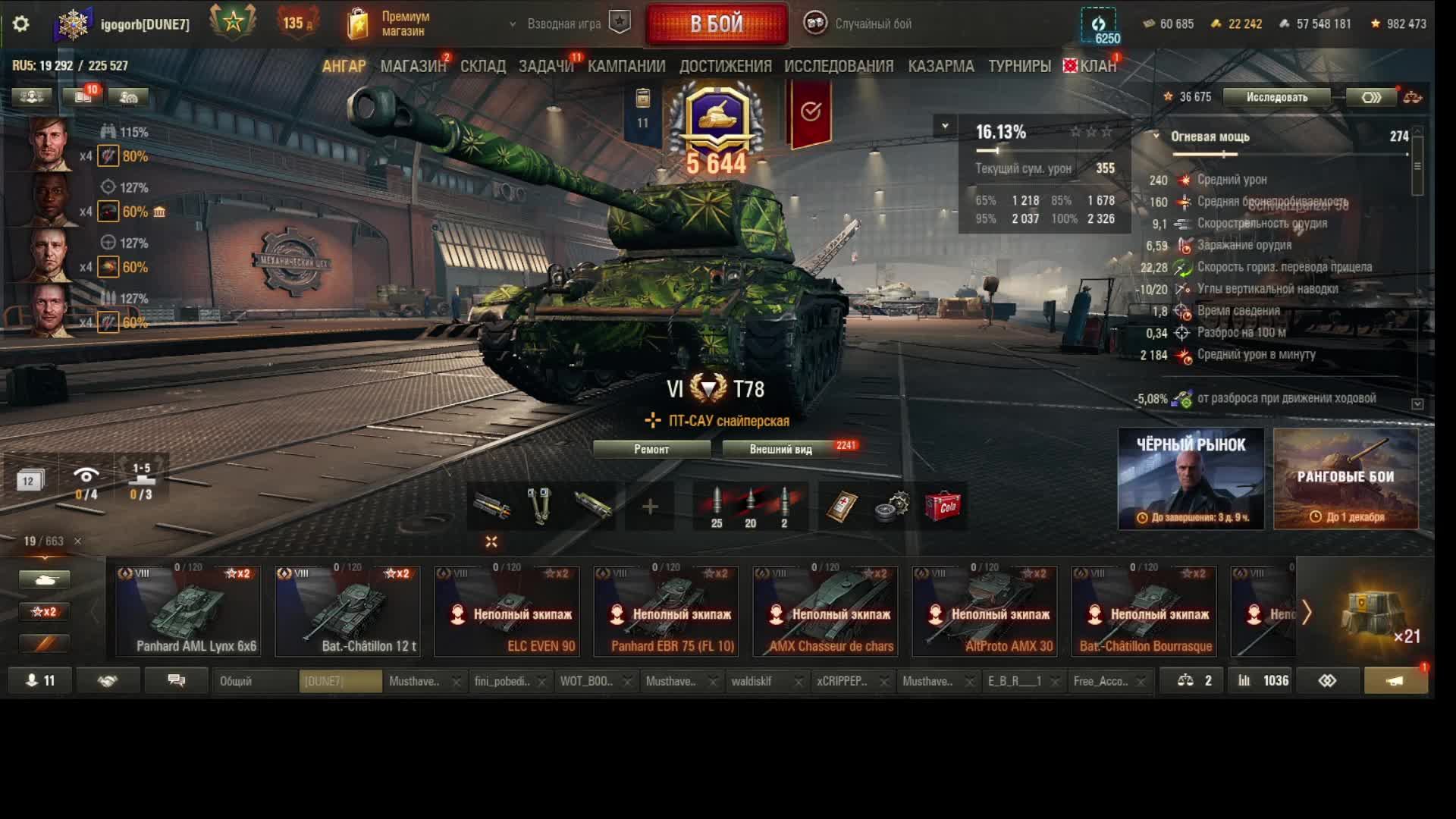Click the Ремонт button
The width and height of the screenshot is (1456, 819).
(651, 449)
